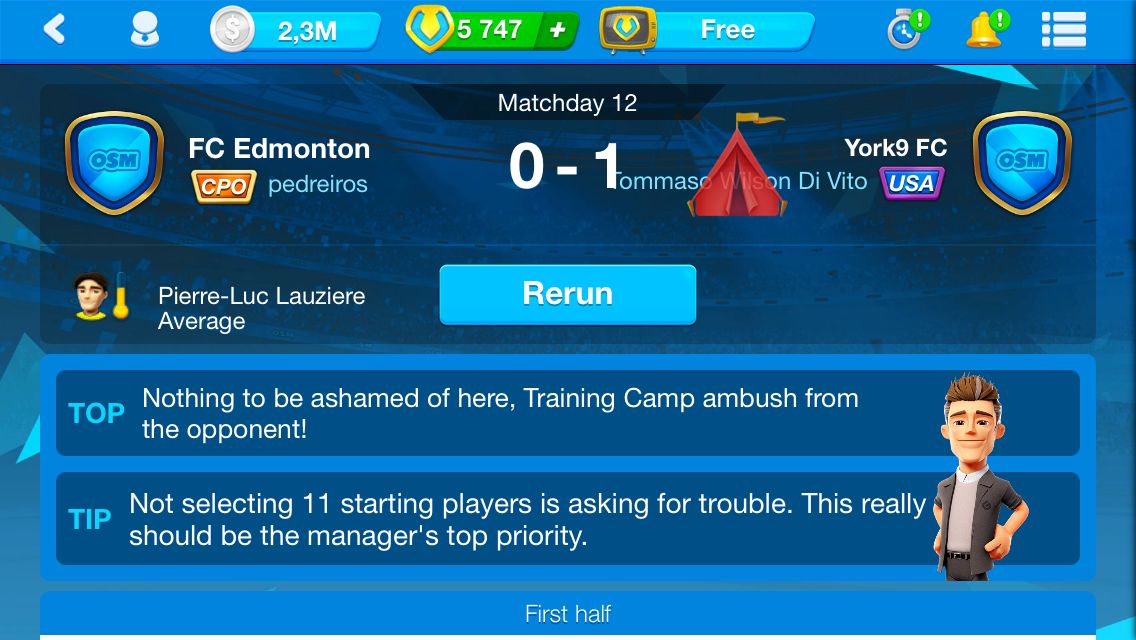Rerun the match simulation

click(x=567, y=294)
